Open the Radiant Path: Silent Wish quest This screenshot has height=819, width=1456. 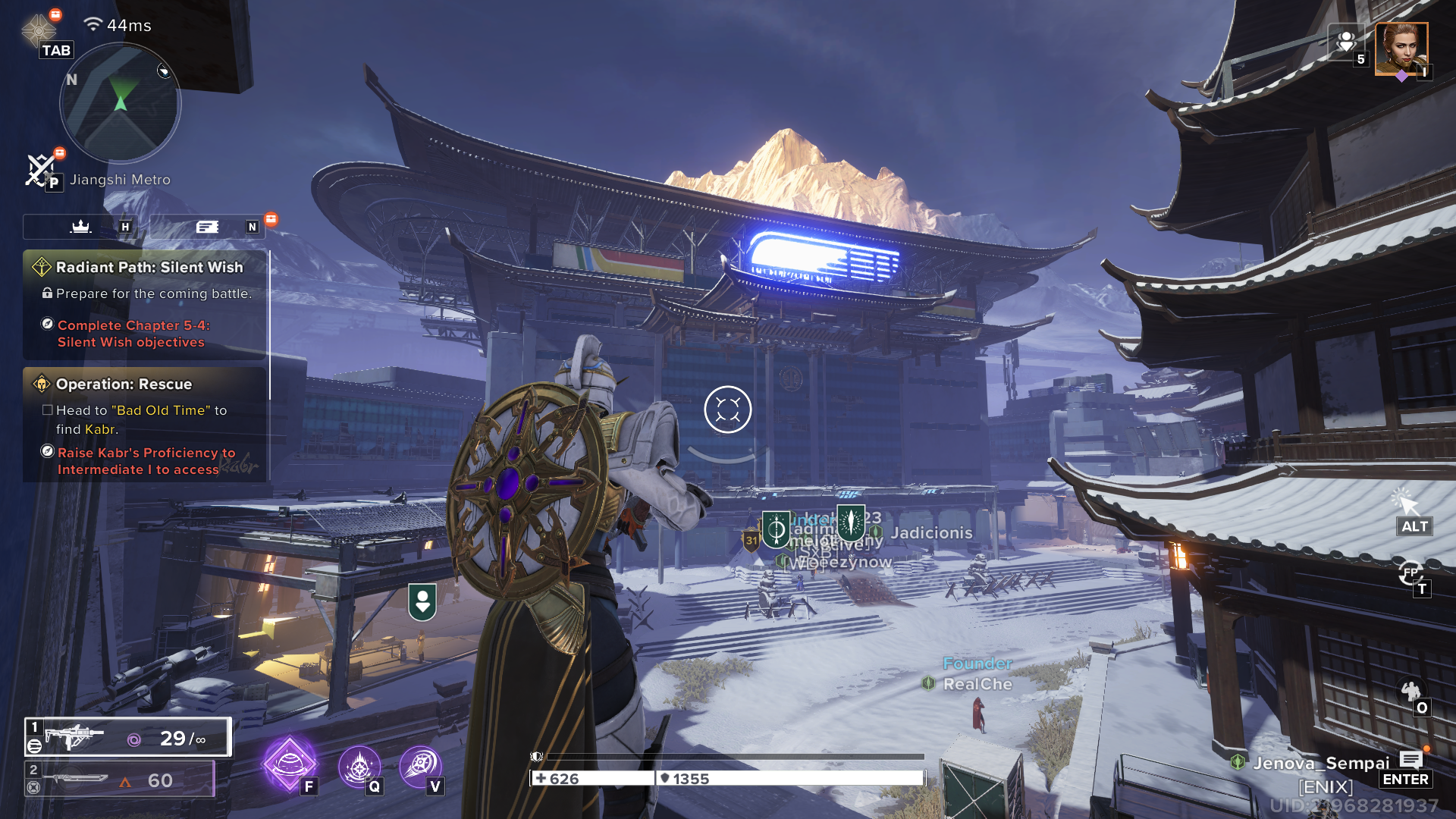click(x=149, y=268)
